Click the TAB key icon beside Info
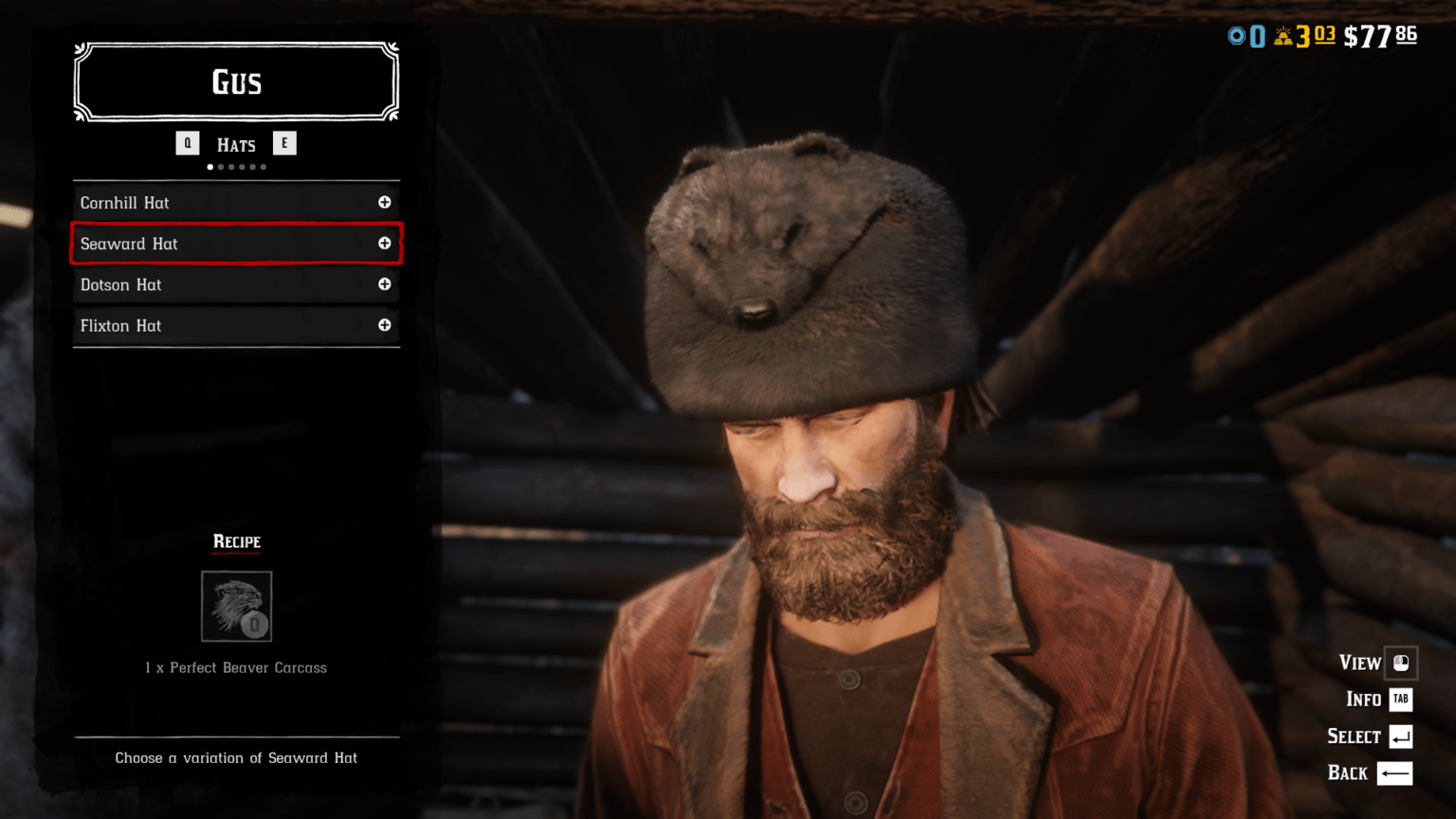The image size is (1456, 819). [x=1400, y=700]
